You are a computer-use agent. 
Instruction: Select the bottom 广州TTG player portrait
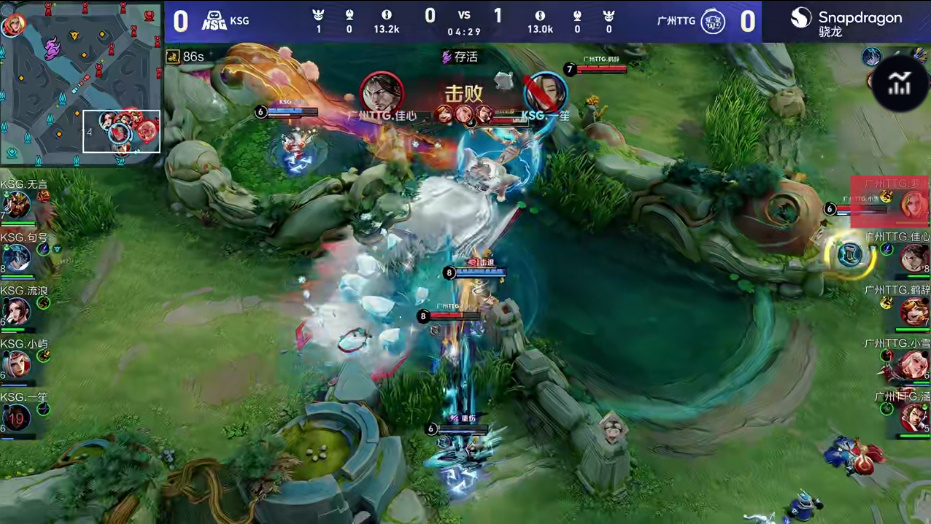(914, 417)
